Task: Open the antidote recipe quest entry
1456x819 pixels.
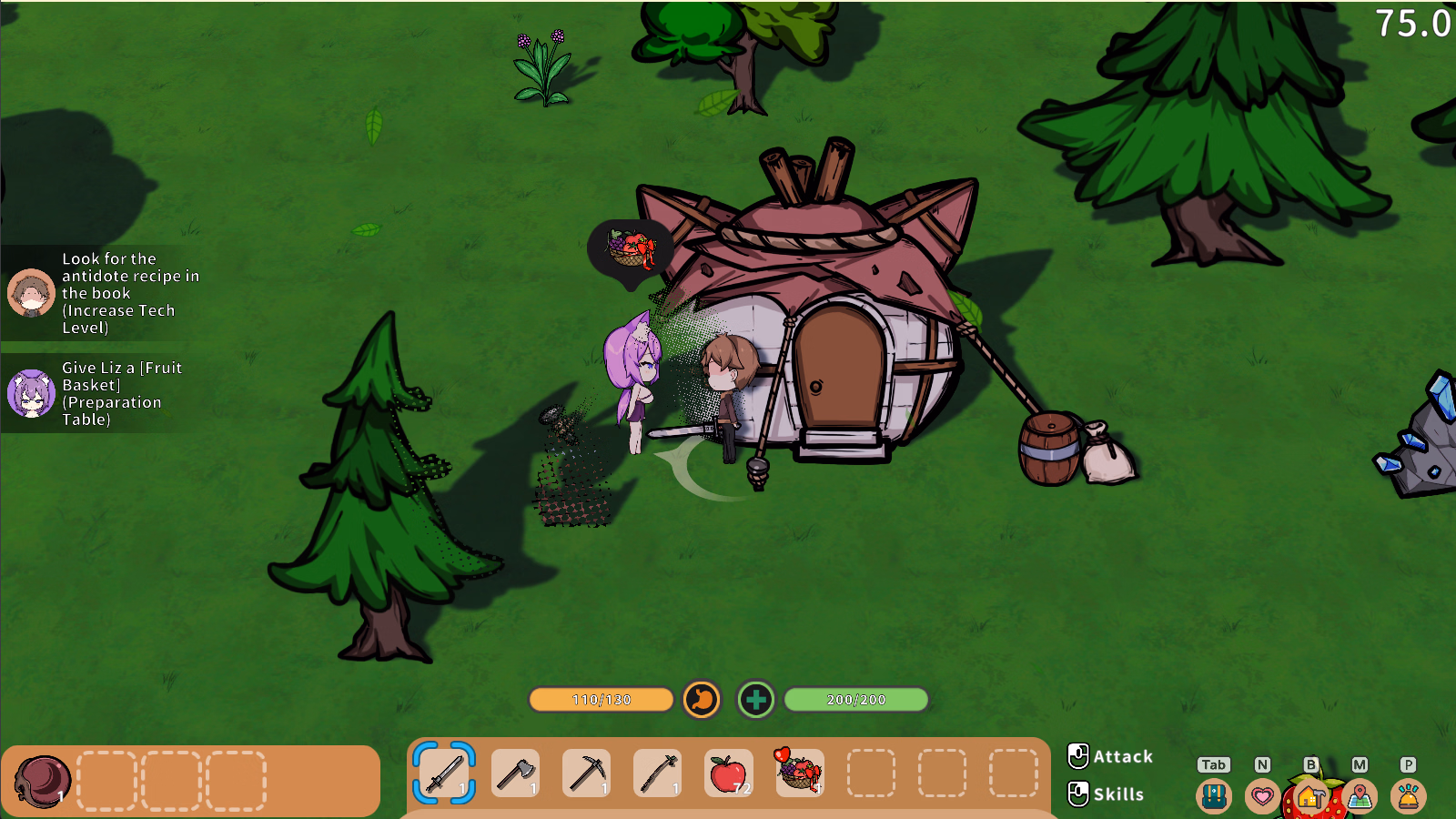Action: tap(105, 293)
